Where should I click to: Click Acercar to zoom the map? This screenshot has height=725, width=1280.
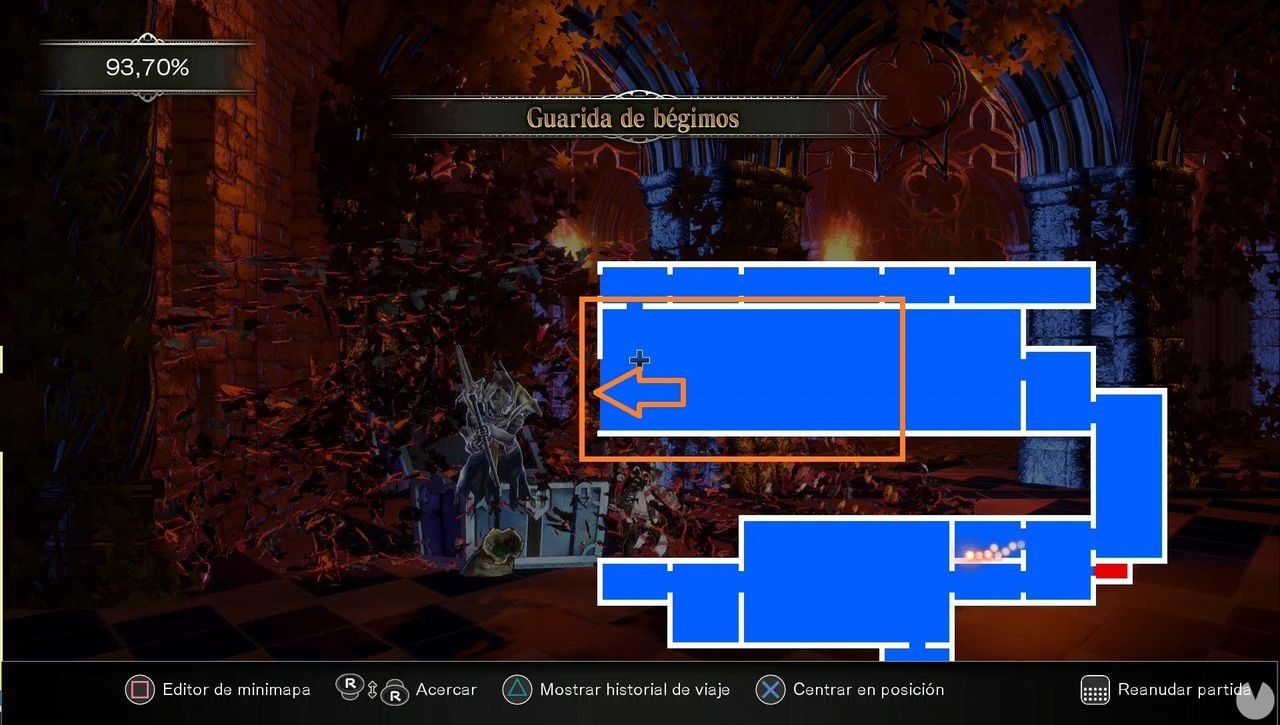[446, 690]
